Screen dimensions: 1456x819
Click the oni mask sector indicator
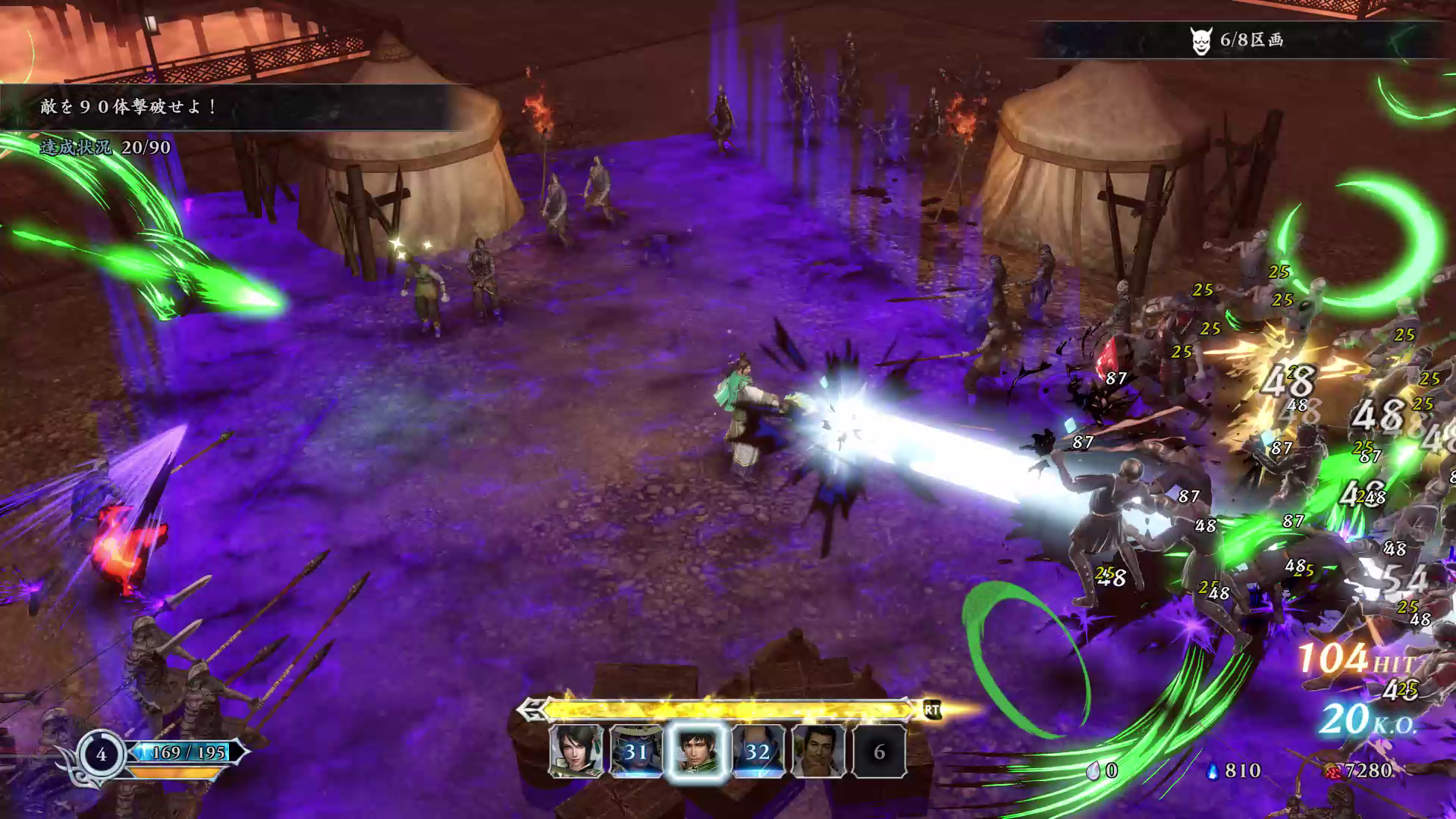(1200, 41)
